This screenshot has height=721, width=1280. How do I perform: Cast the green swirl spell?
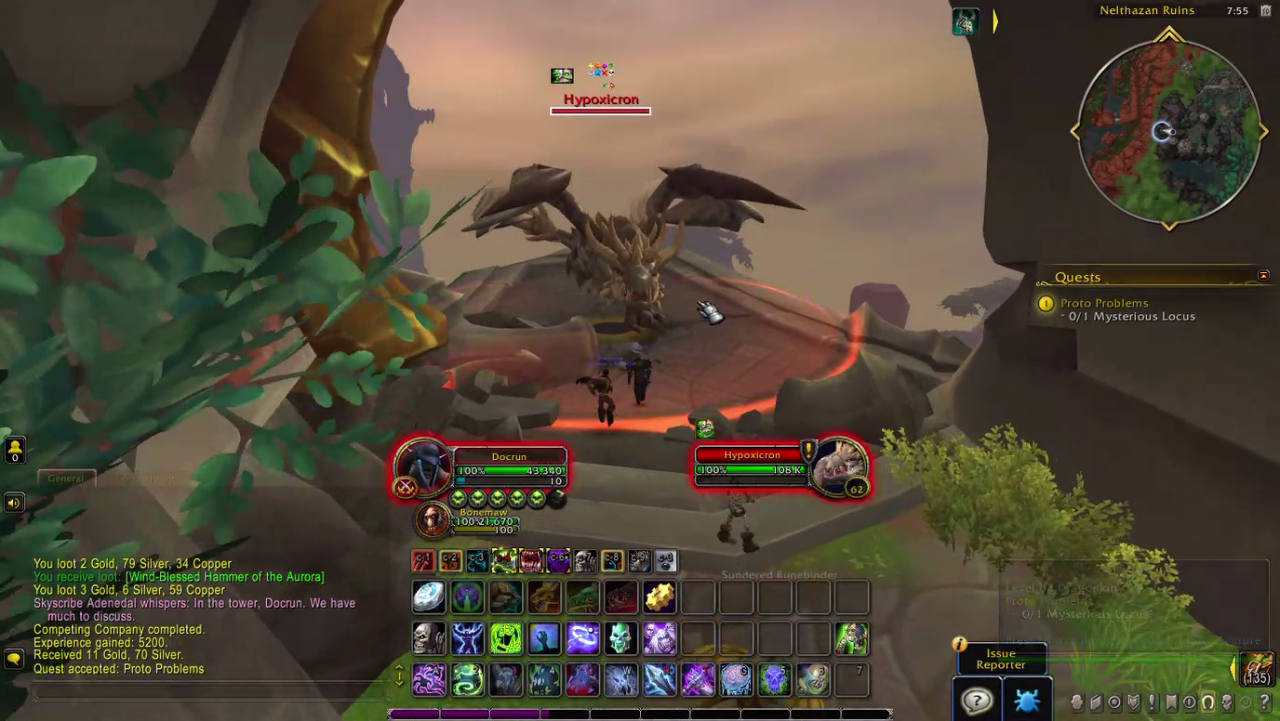coord(467,680)
